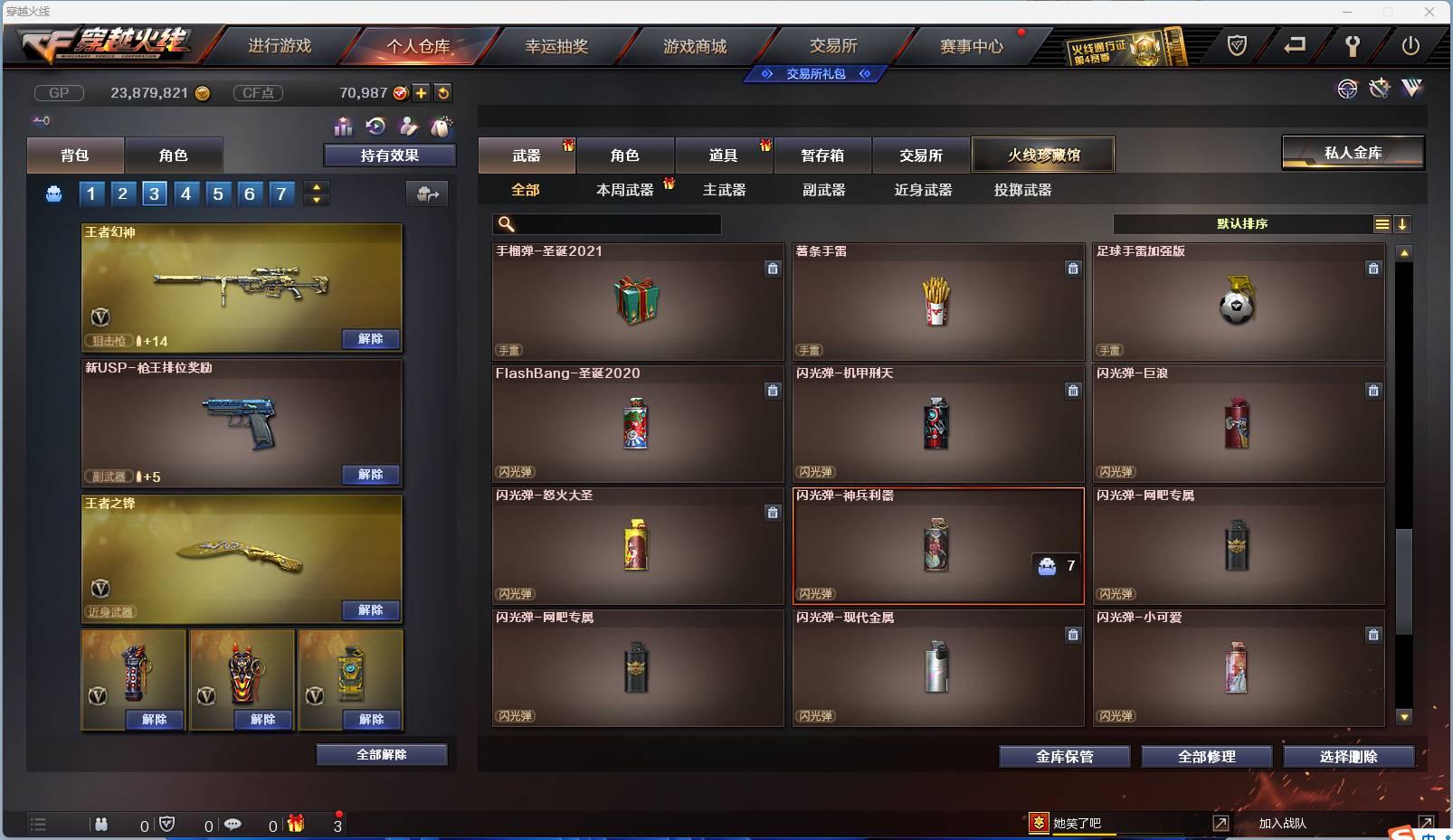Click the weapon search input field
Viewport: 1453px width, 840px height.
point(615,223)
